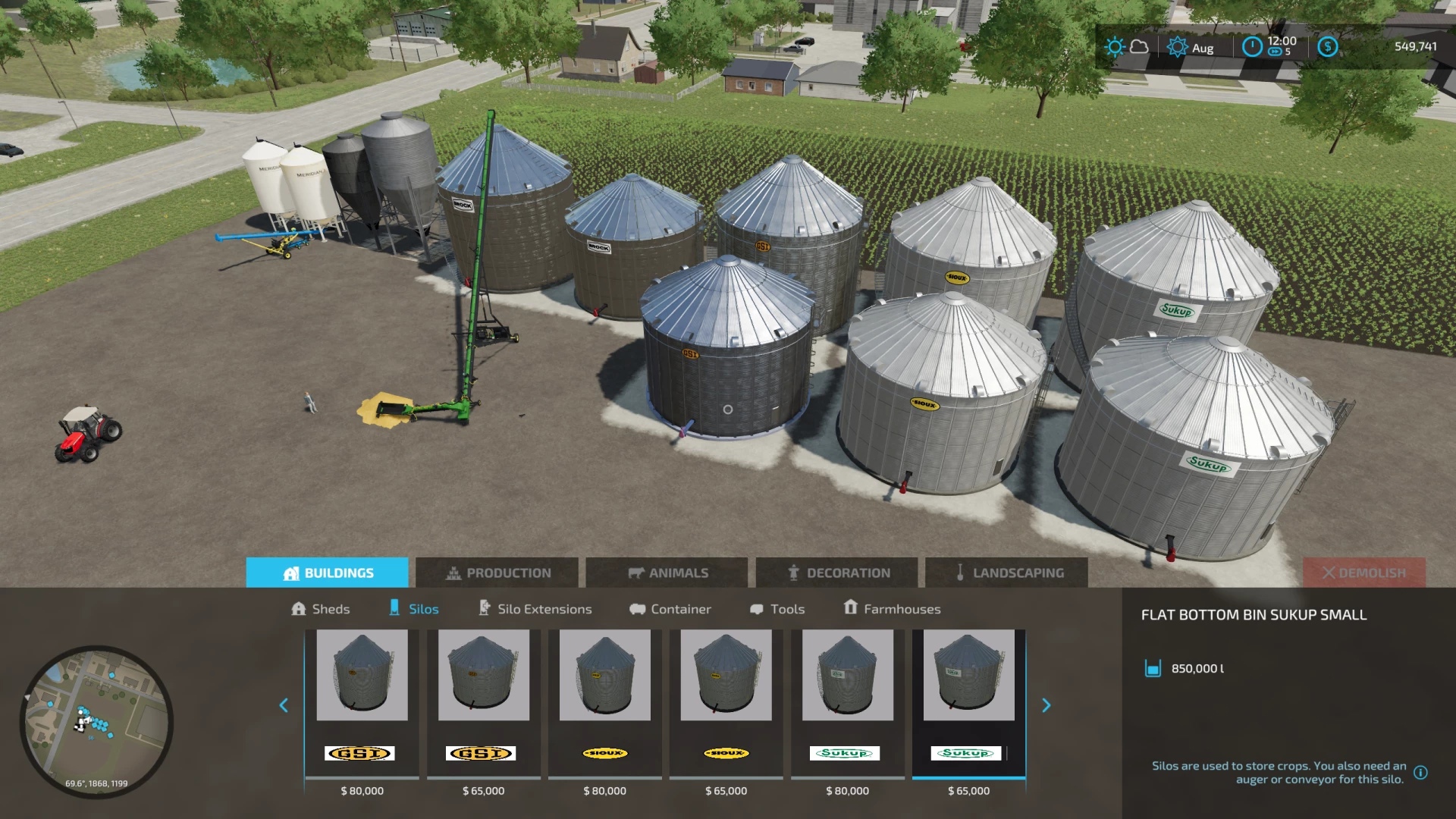Switch to the Animals tab

667,573
